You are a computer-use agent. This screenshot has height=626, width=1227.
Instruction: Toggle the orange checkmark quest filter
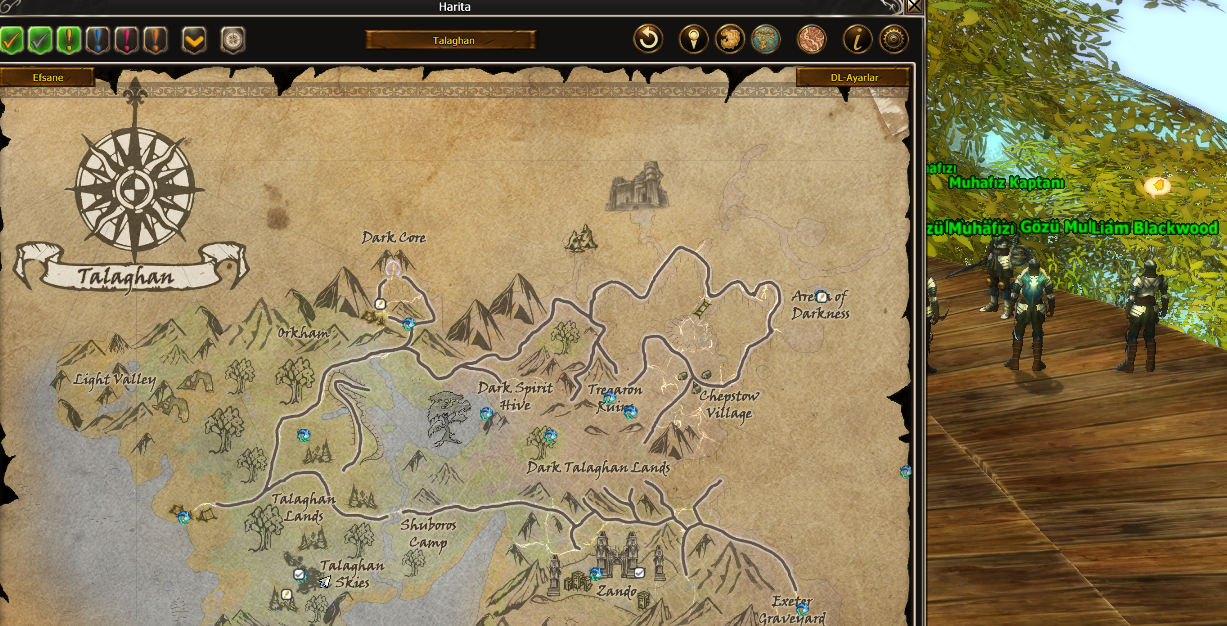(11, 40)
